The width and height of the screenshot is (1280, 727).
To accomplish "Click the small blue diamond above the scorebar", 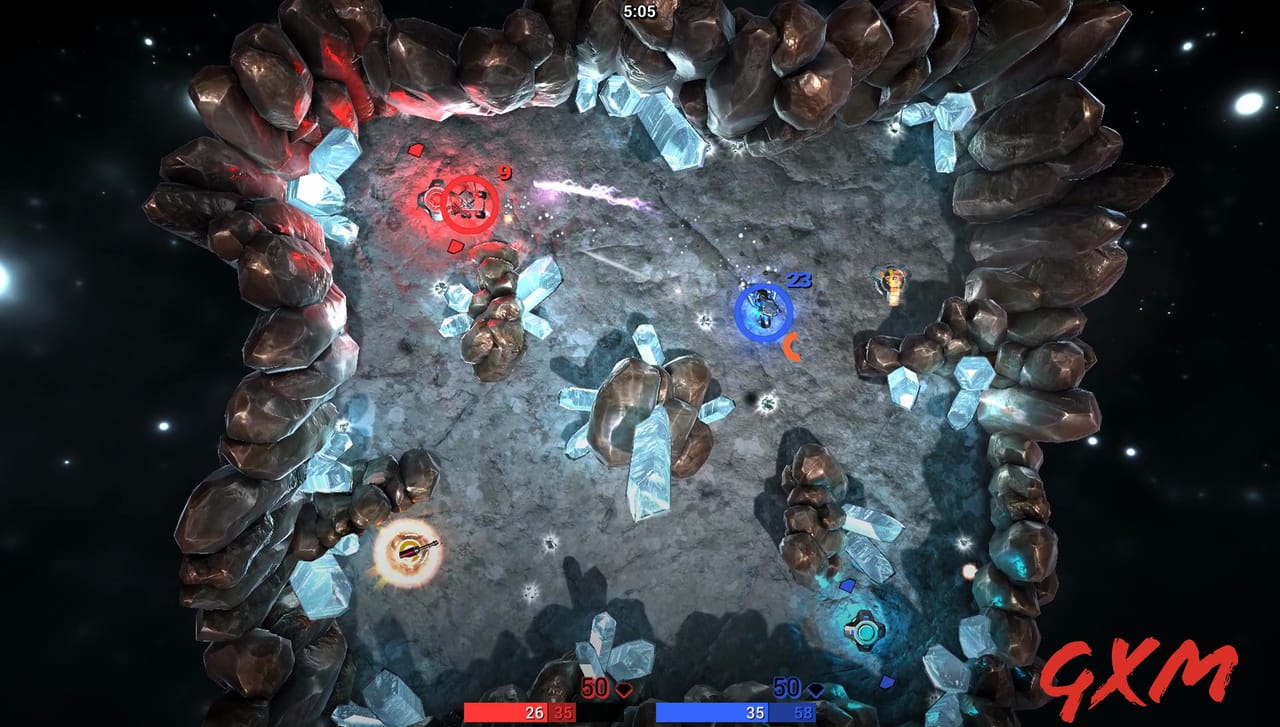I will pyautogui.click(x=888, y=682).
